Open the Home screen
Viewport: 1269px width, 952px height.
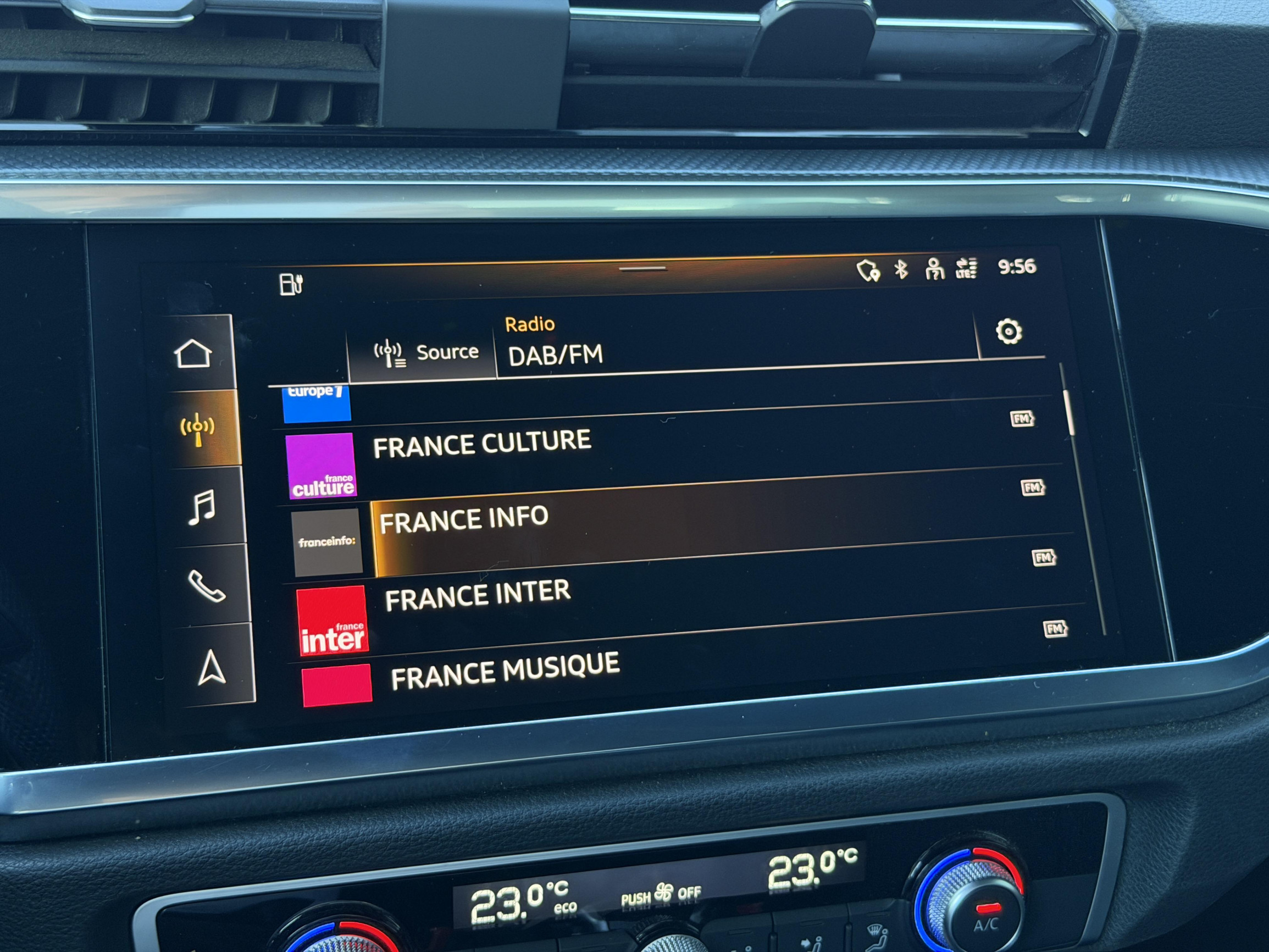coord(193,353)
